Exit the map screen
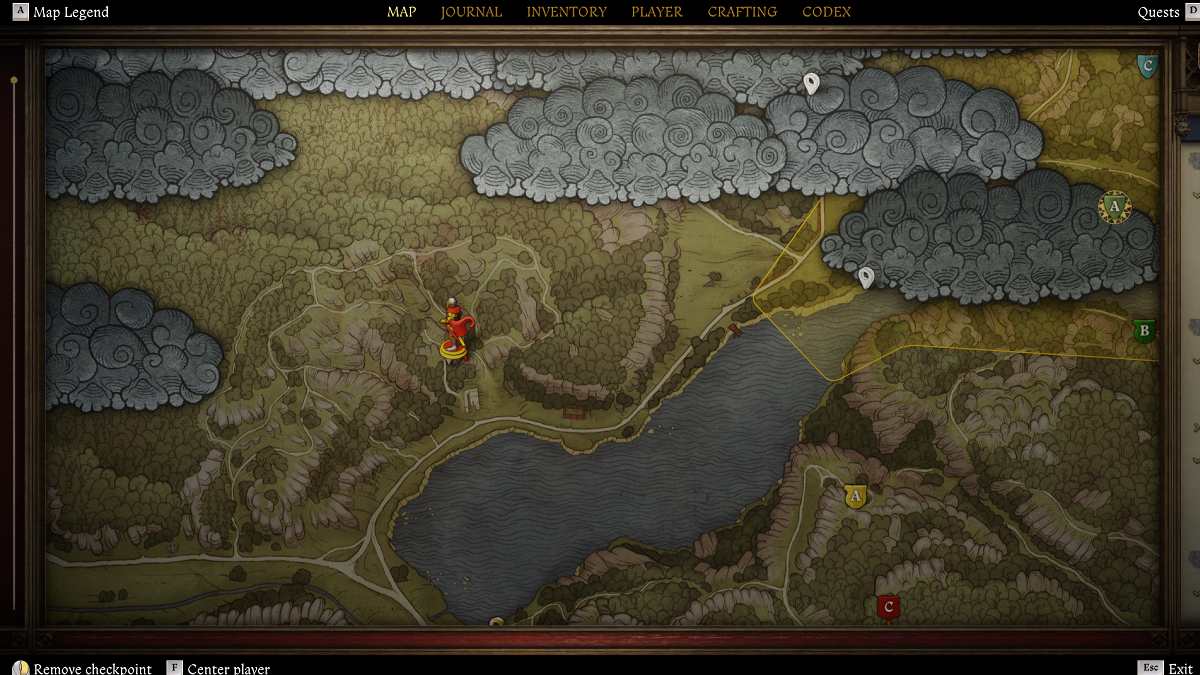Screen dimensions: 1200x675 (x=1180, y=668)
